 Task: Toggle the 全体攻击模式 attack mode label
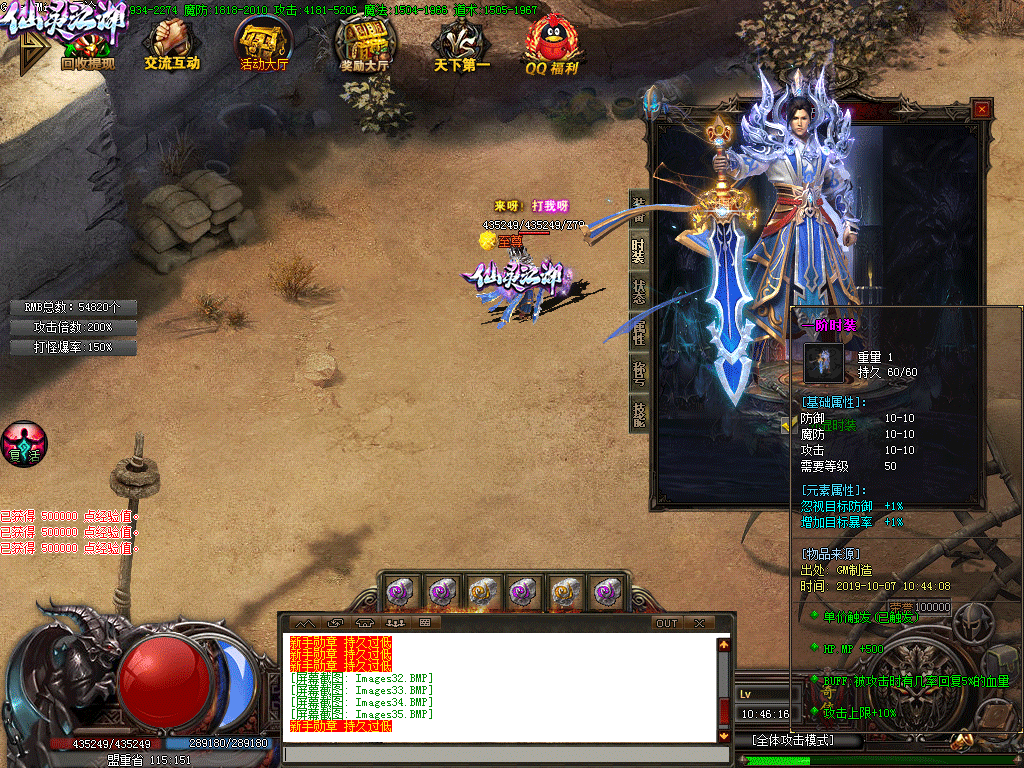tap(793, 741)
